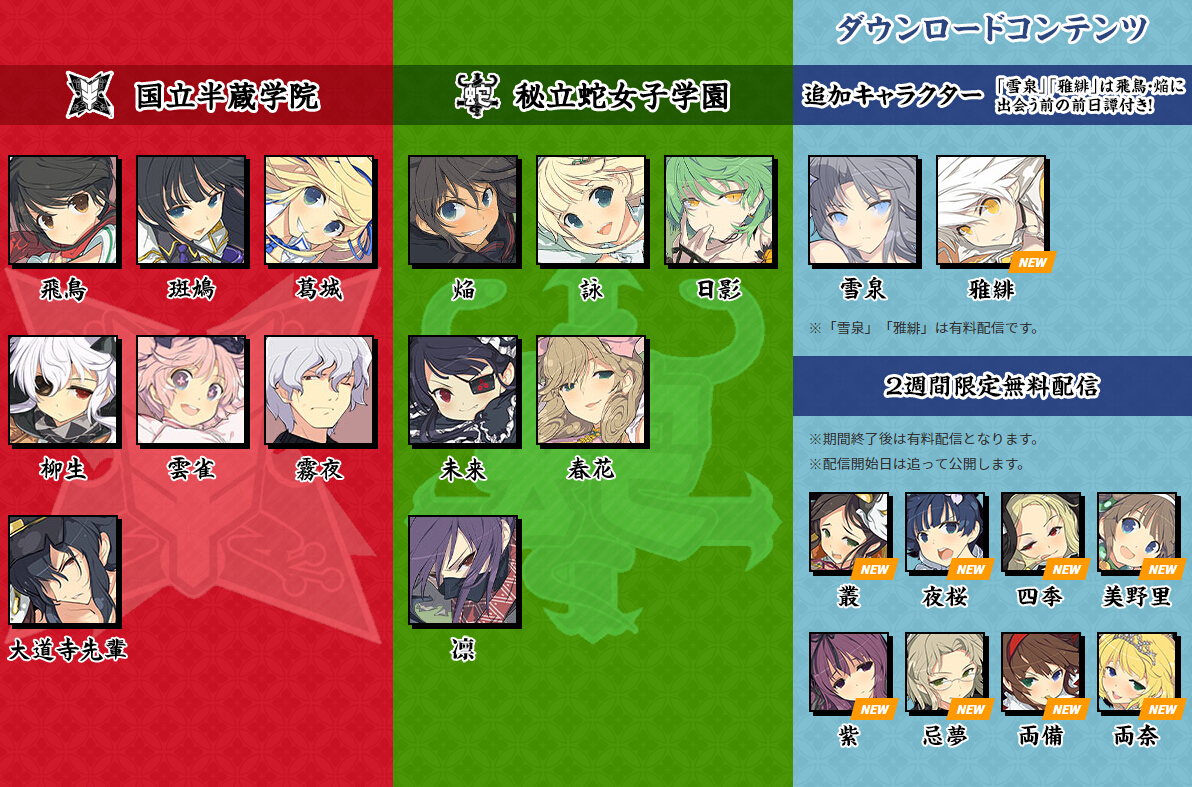Open the 霧夜 character tile
The image size is (1192, 787).
[319, 390]
